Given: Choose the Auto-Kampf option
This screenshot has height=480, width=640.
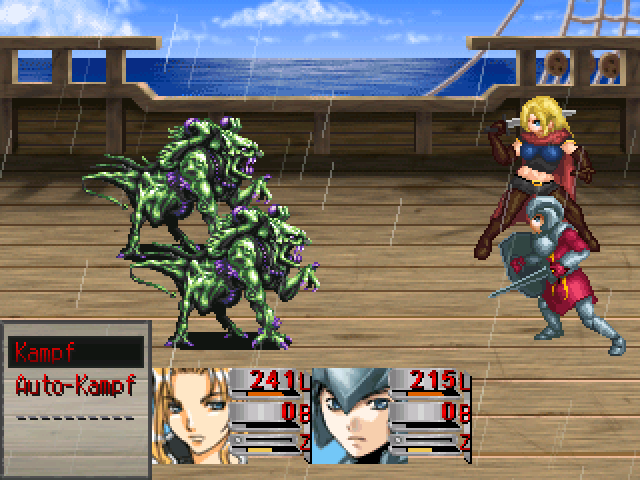Looking at the screenshot, I should pos(75,384).
